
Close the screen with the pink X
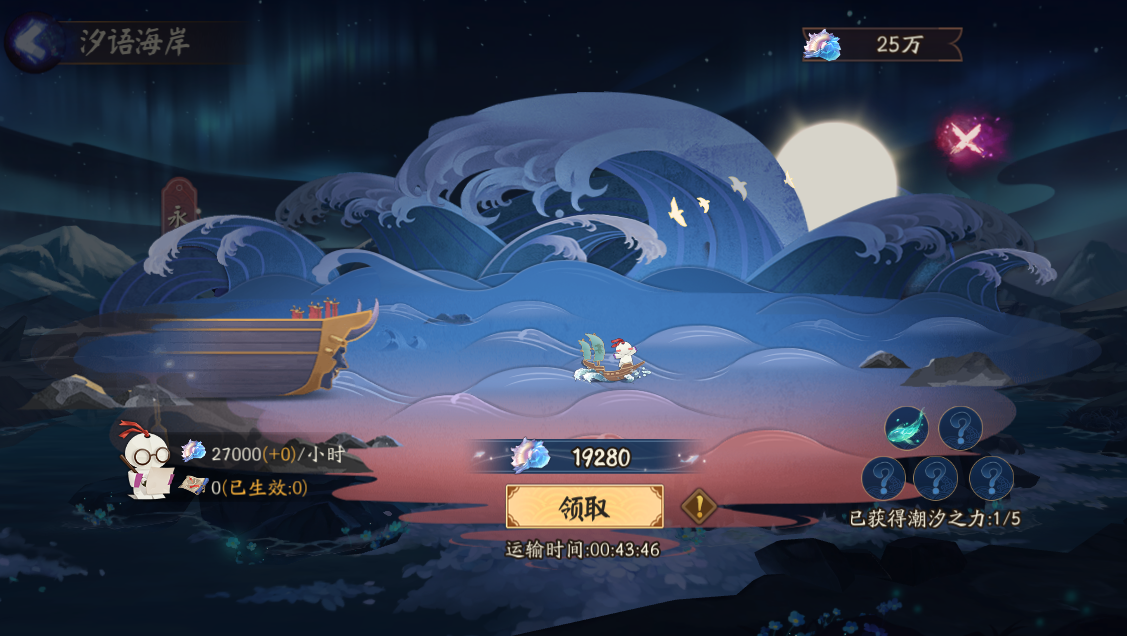click(964, 139)
